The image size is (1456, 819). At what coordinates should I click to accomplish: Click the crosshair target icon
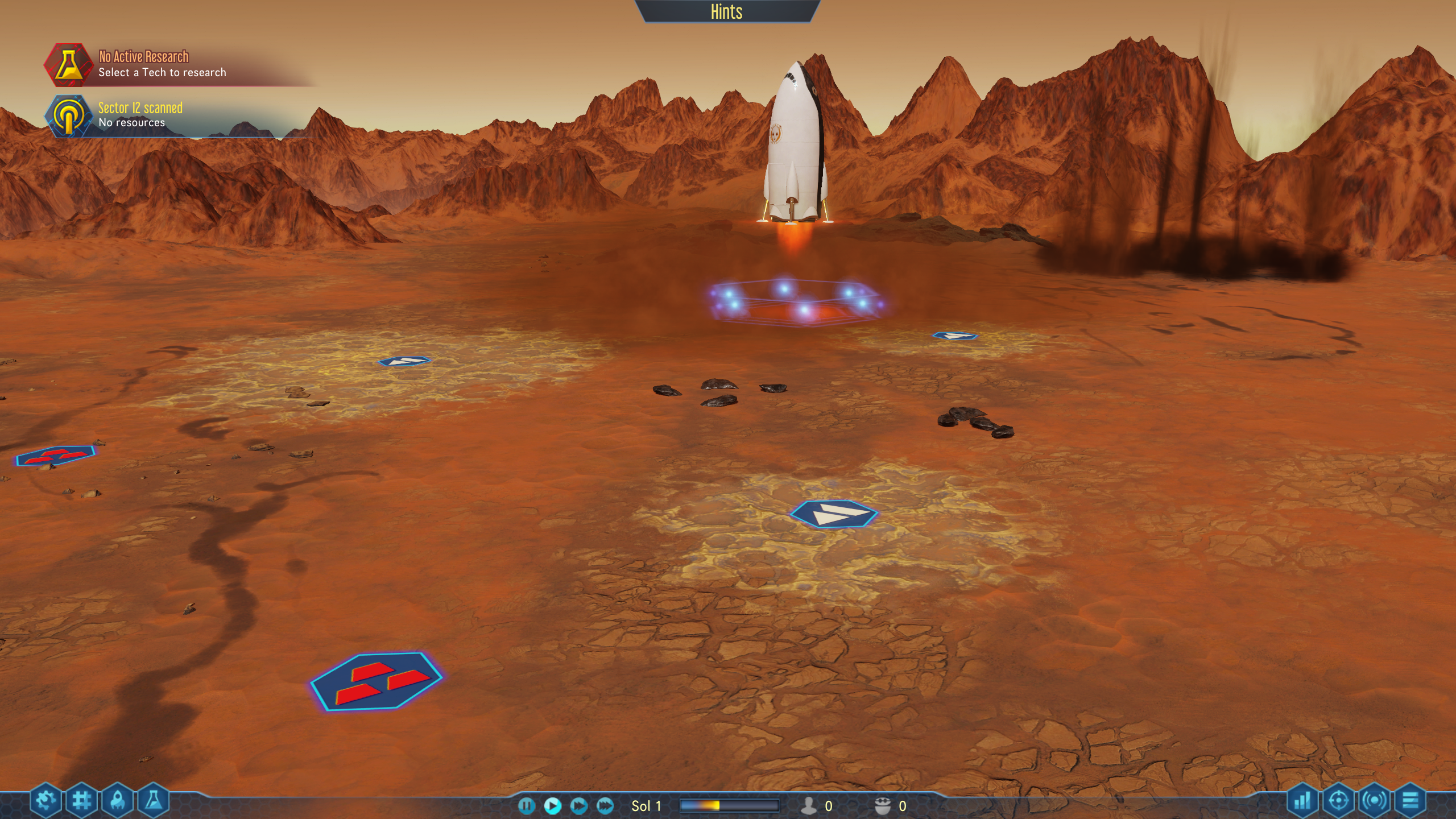(1338, 801)
